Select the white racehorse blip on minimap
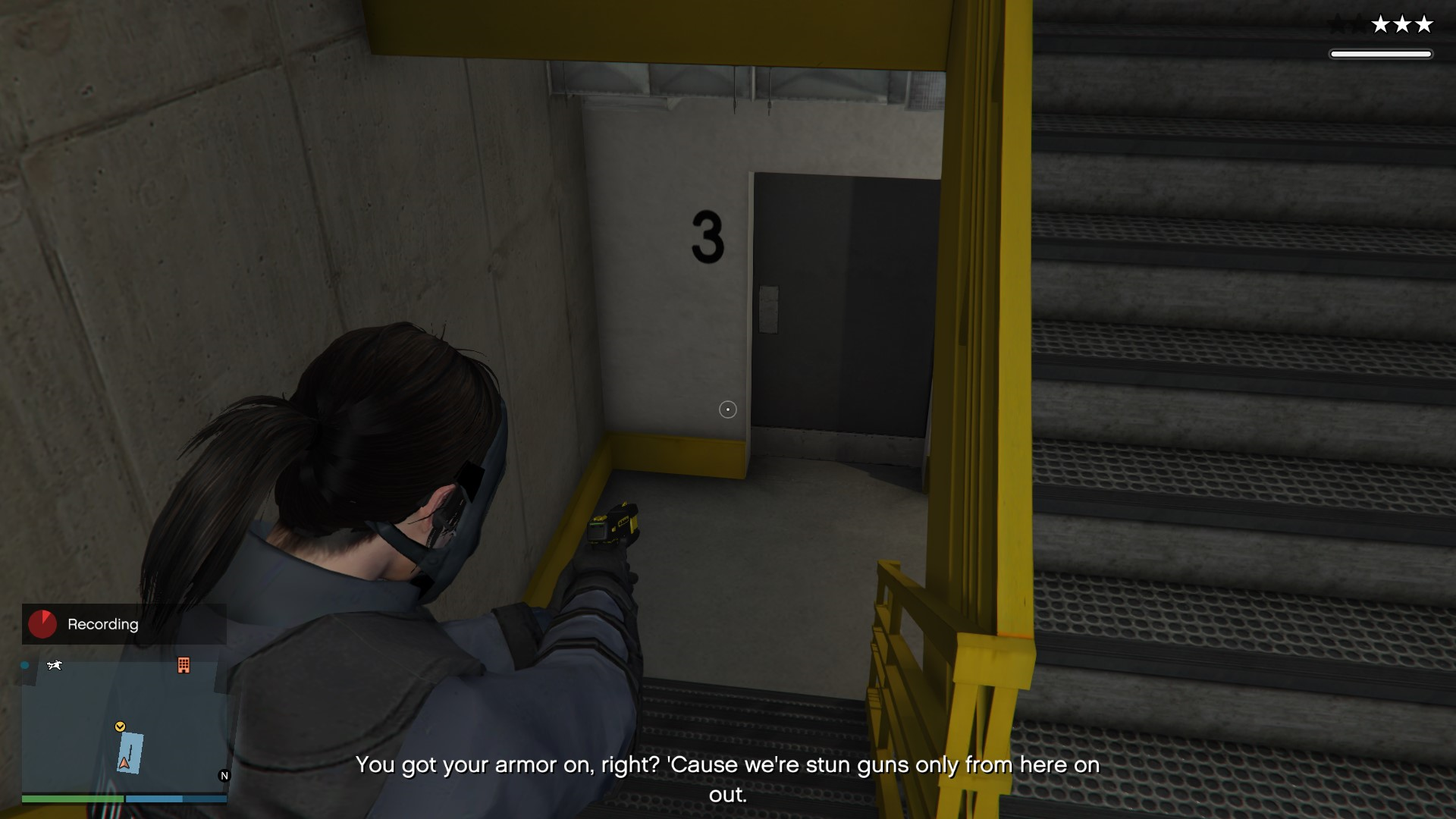This screenshot has height=819, width=1456. click(x=55, y=666)
